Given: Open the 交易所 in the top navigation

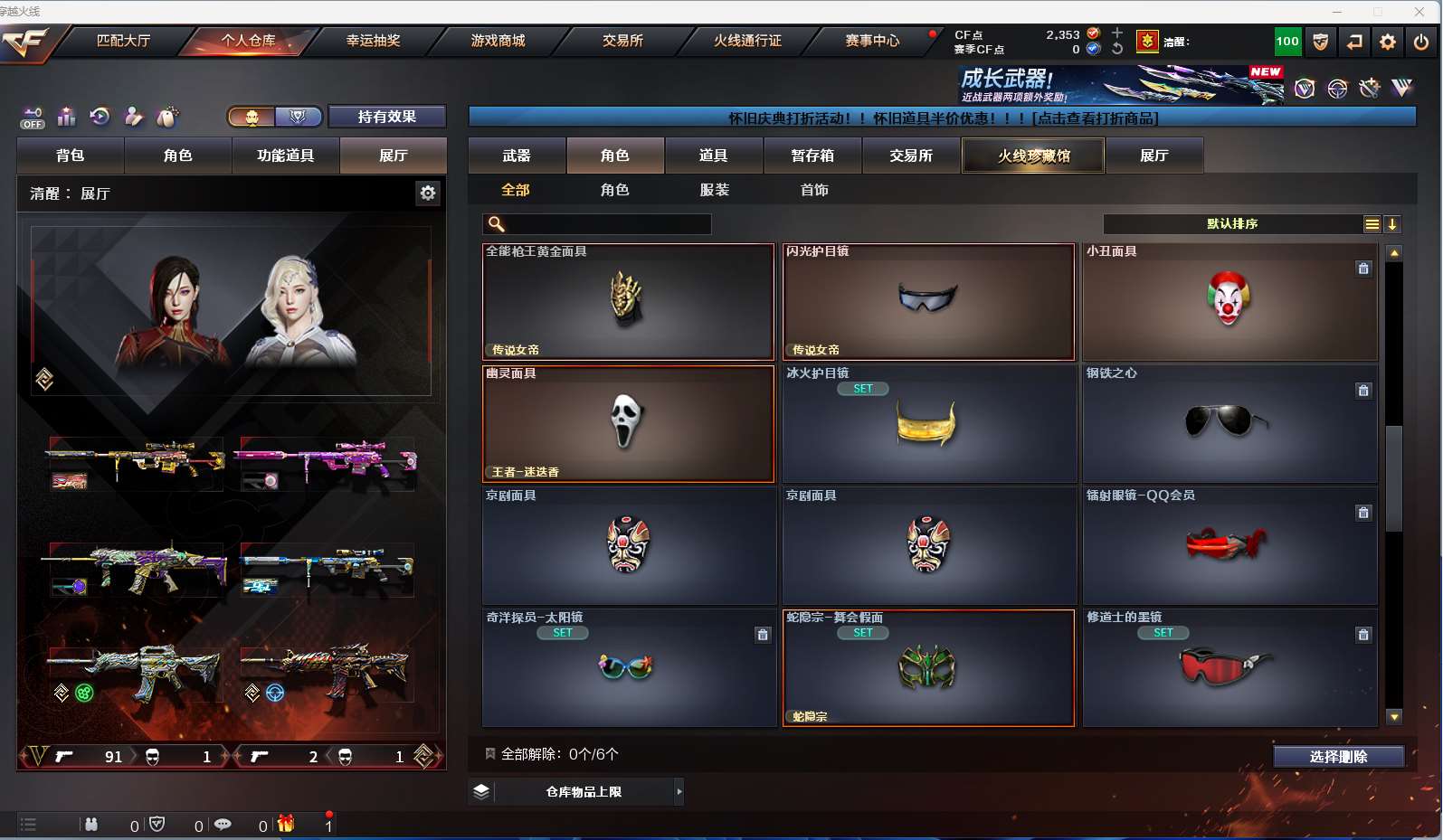Looking at the screenshot, I should pyautogui.click(x=622, y=41).
